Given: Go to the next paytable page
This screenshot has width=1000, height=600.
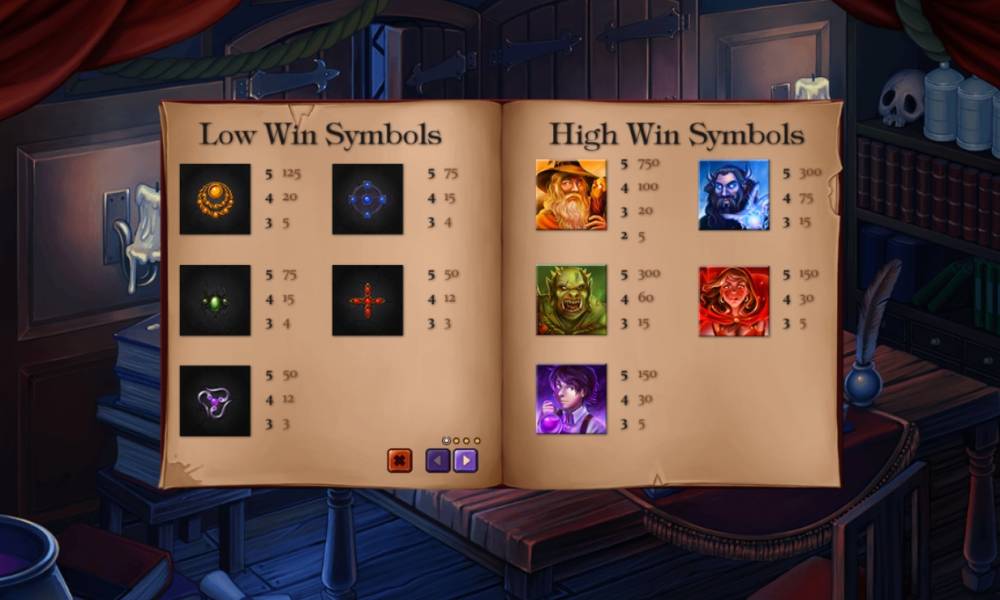Looking at the screenshot, I should tap(465, 461).
